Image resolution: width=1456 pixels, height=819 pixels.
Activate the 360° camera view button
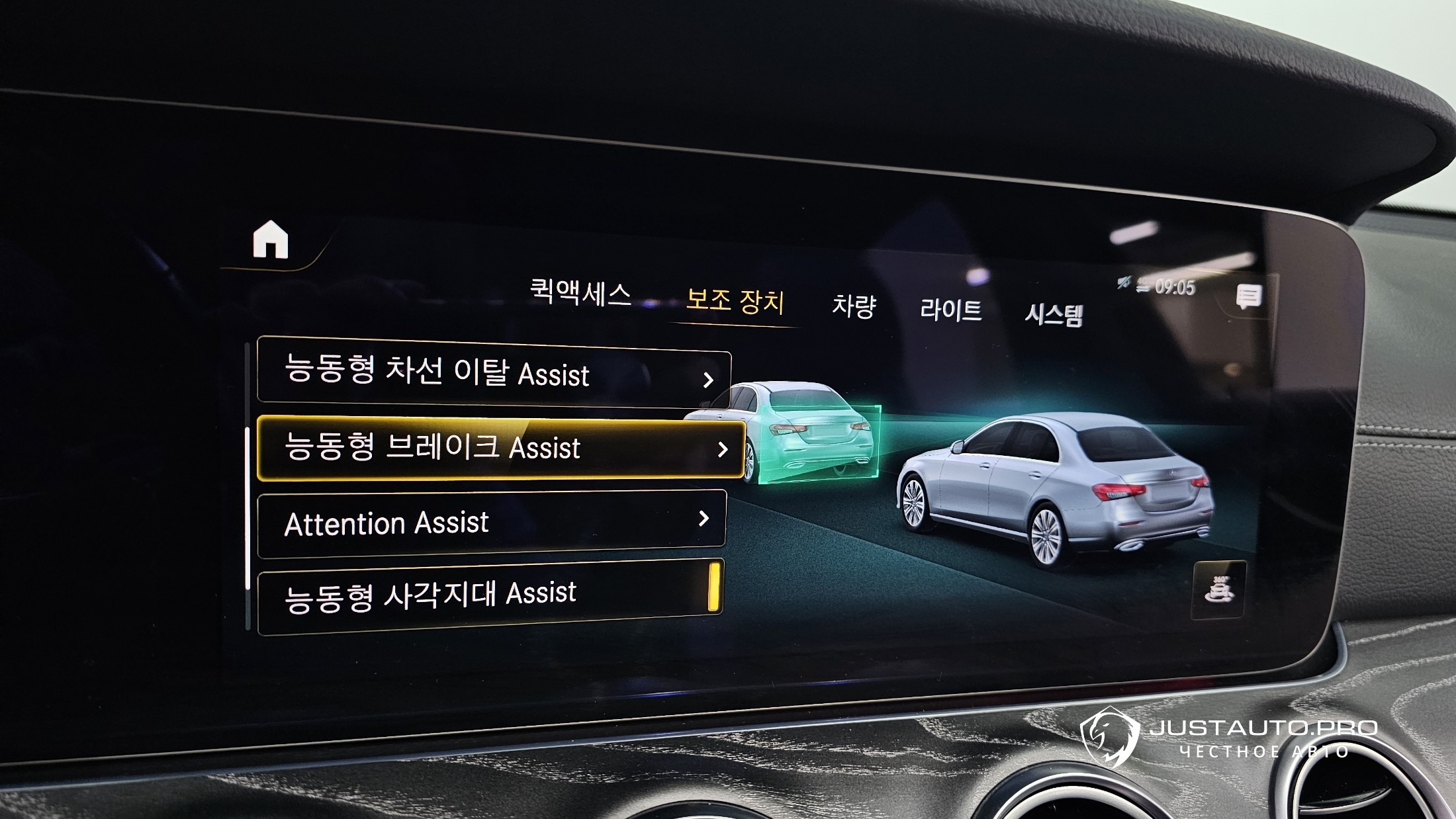coord(1218,590)
